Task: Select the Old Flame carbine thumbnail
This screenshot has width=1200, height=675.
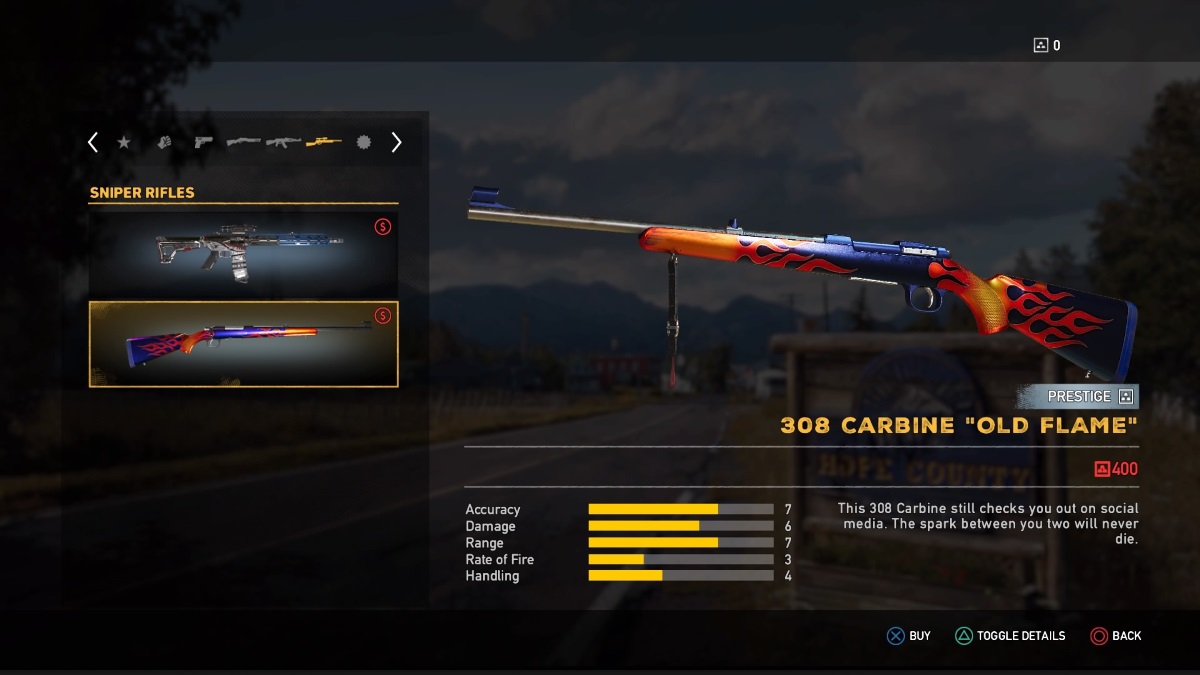Action: pos(244,344)
